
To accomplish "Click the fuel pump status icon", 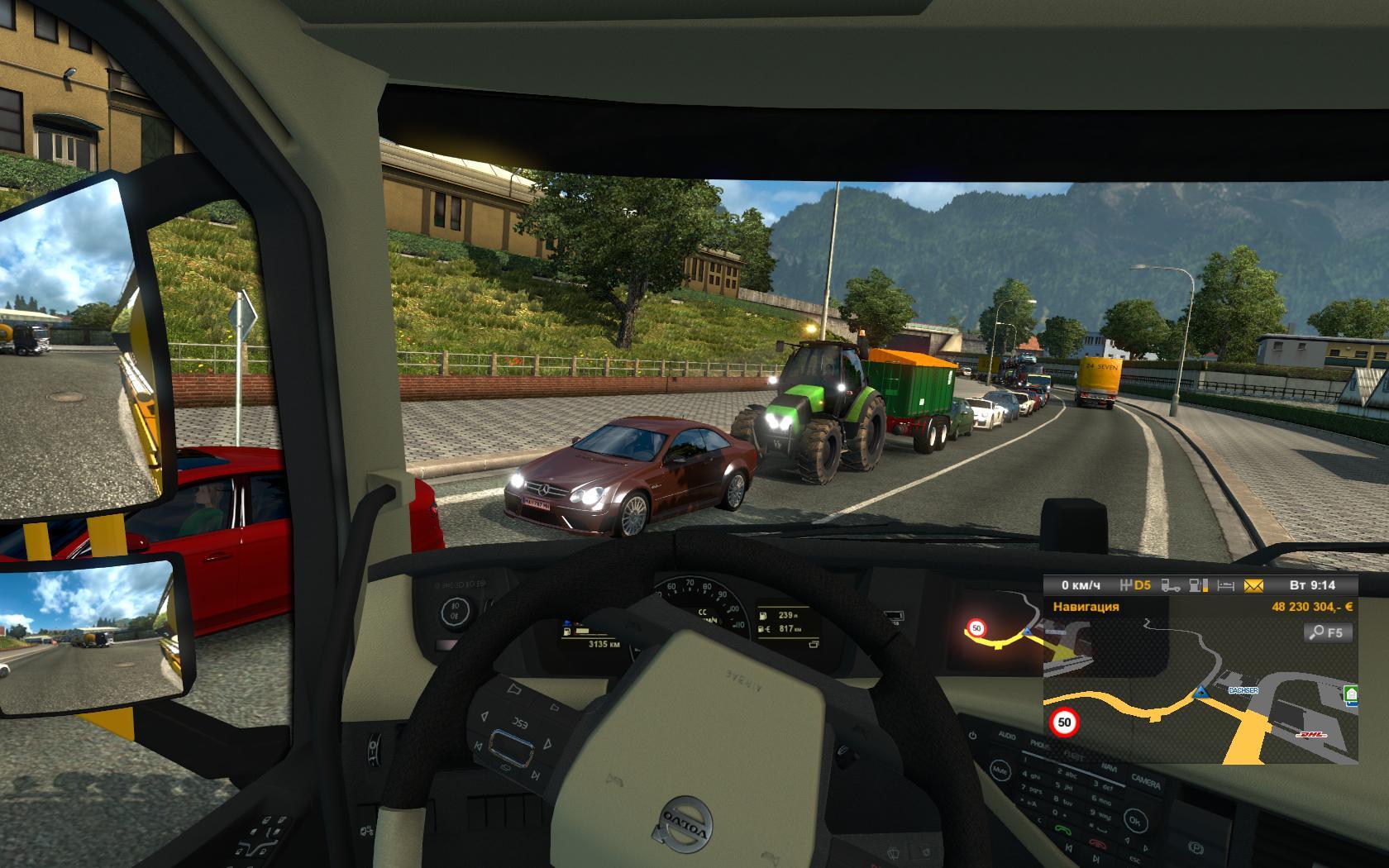I will point(1198,585).
